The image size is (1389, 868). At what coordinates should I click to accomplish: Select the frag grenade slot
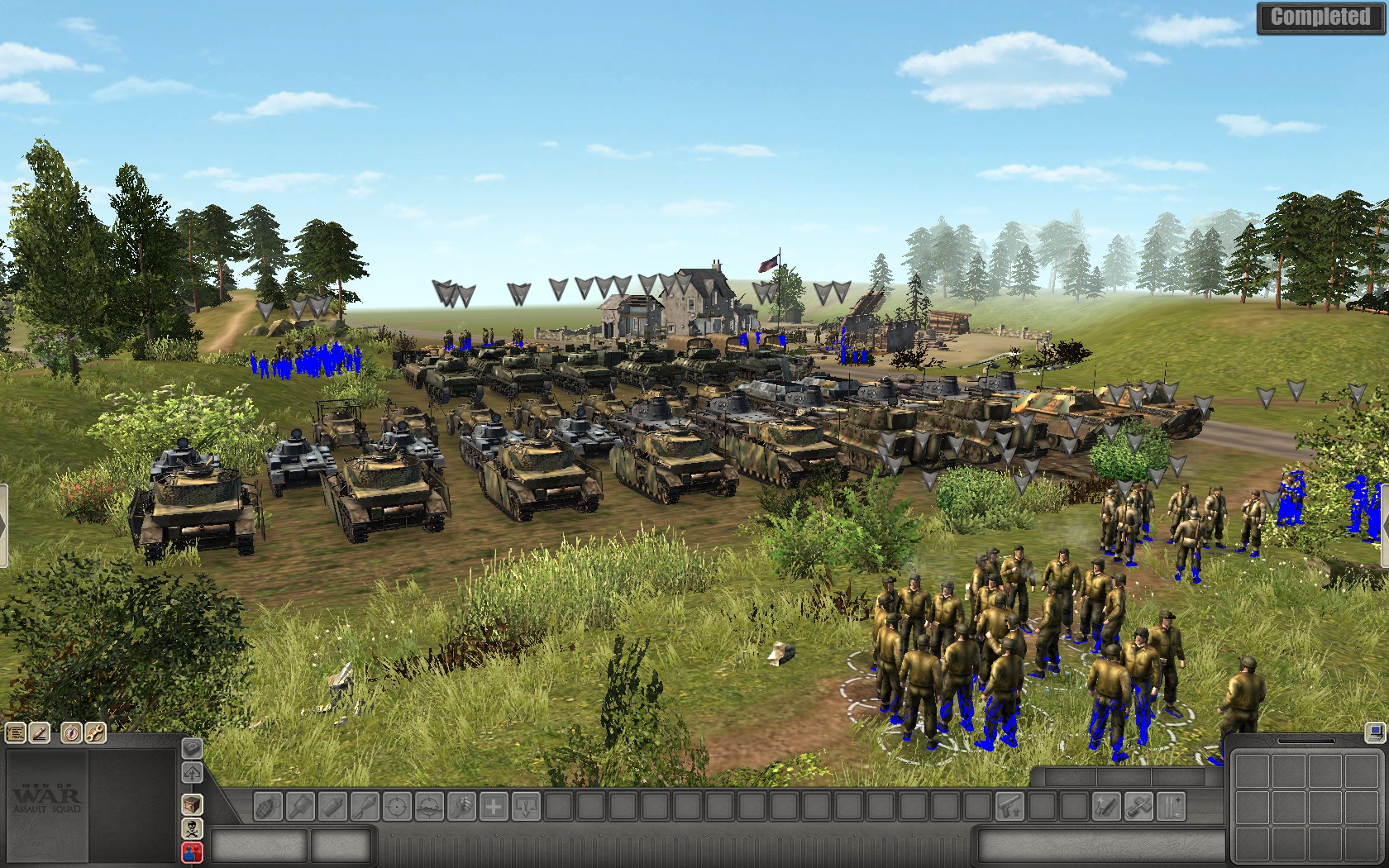tap(269, 806)
